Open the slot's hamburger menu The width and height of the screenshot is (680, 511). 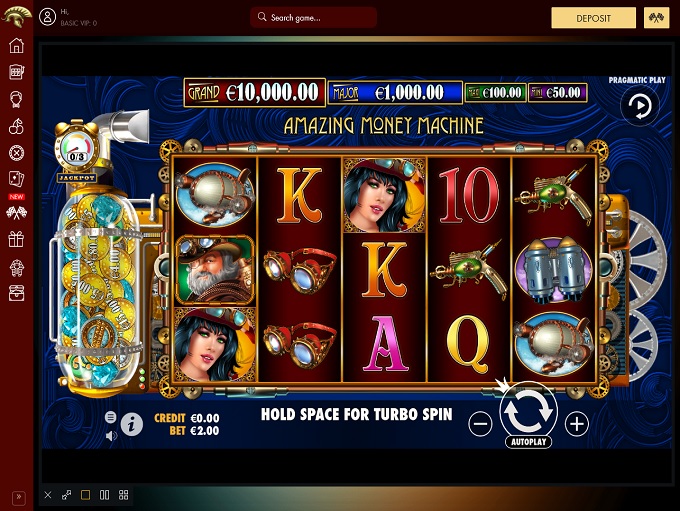tap(111, 417)
